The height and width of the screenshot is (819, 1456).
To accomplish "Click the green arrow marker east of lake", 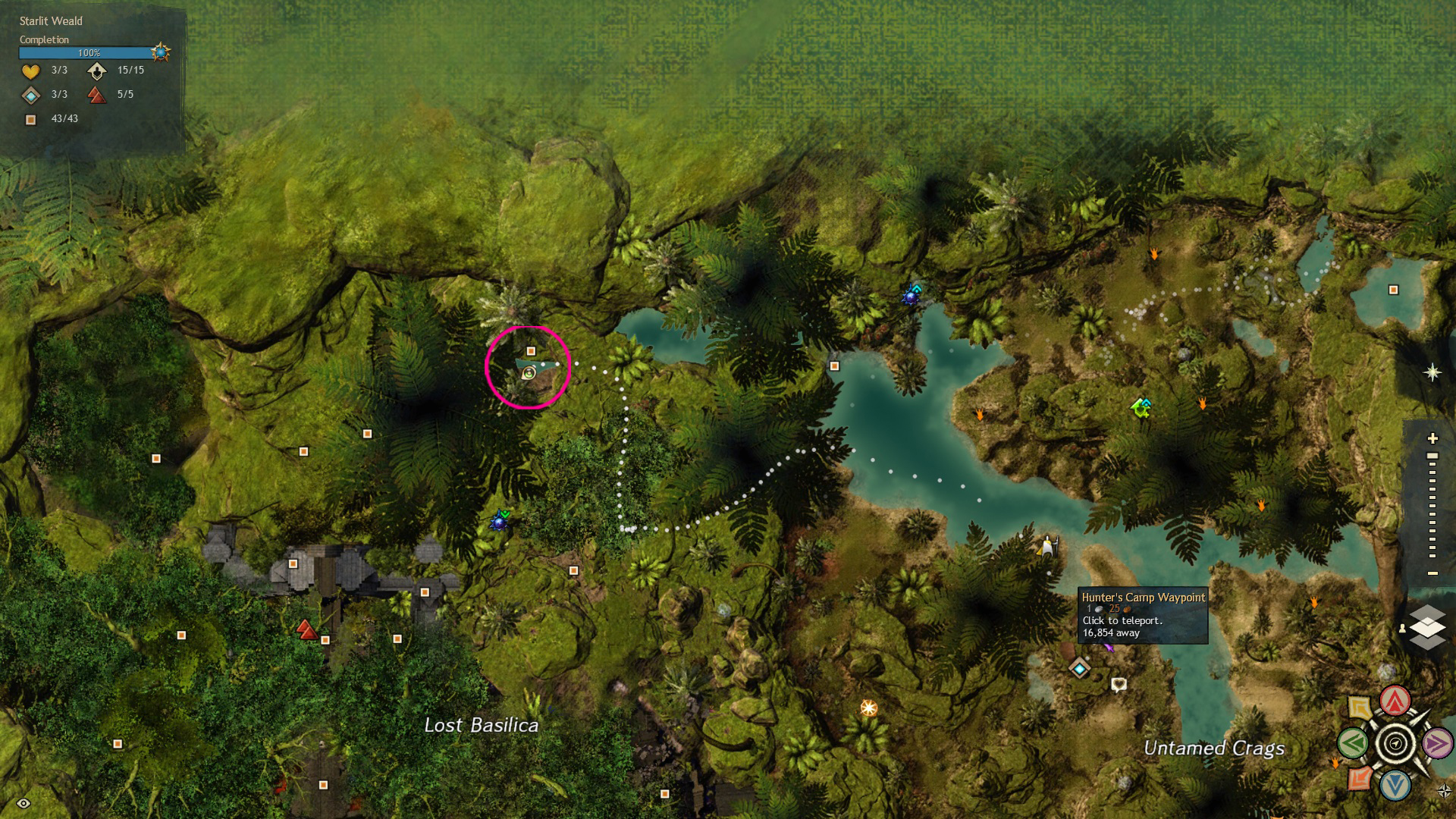I will 1141,408.
